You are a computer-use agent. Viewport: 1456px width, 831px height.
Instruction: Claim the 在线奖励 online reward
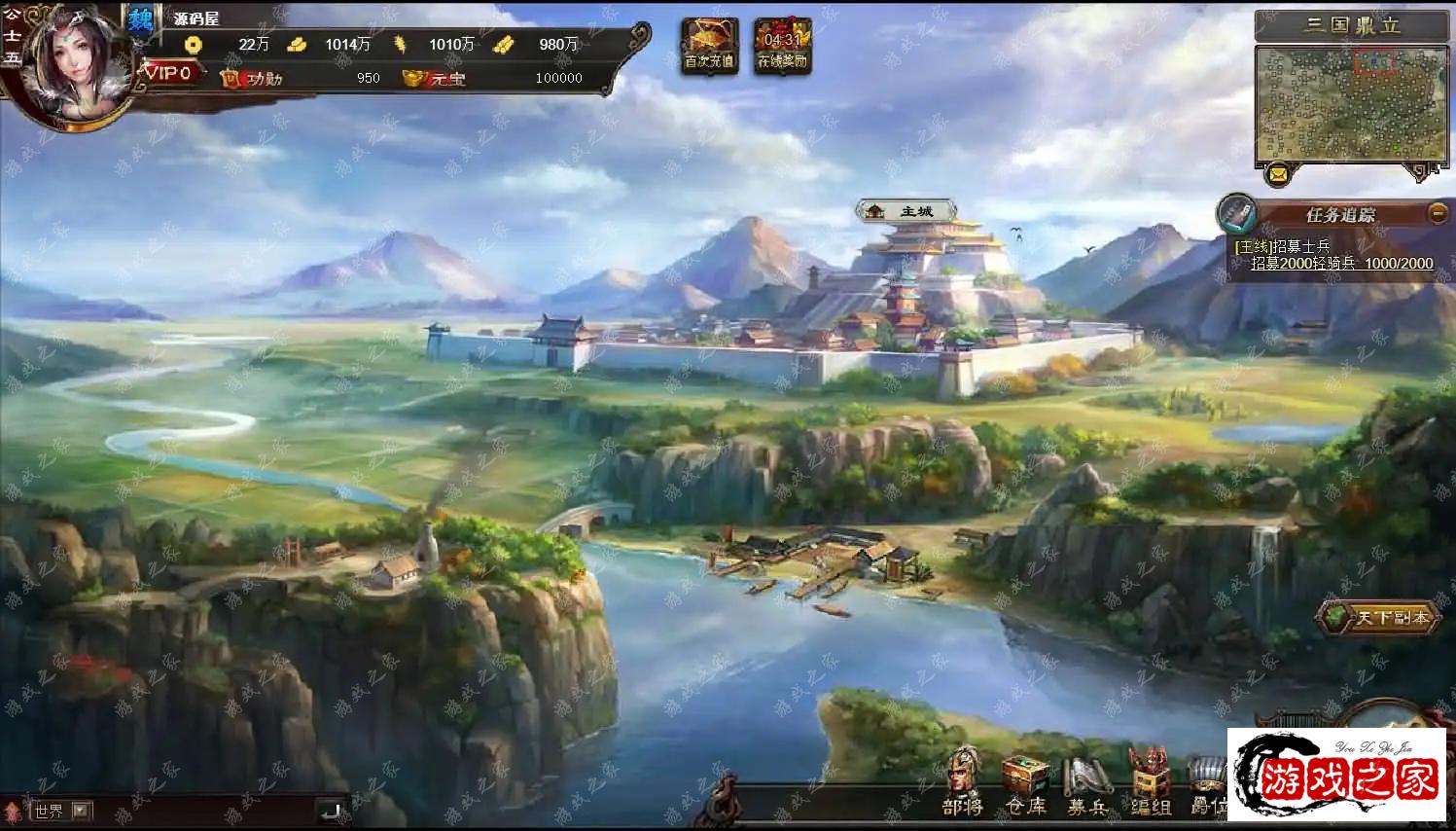pyautogui.click(x=782, y=45)
